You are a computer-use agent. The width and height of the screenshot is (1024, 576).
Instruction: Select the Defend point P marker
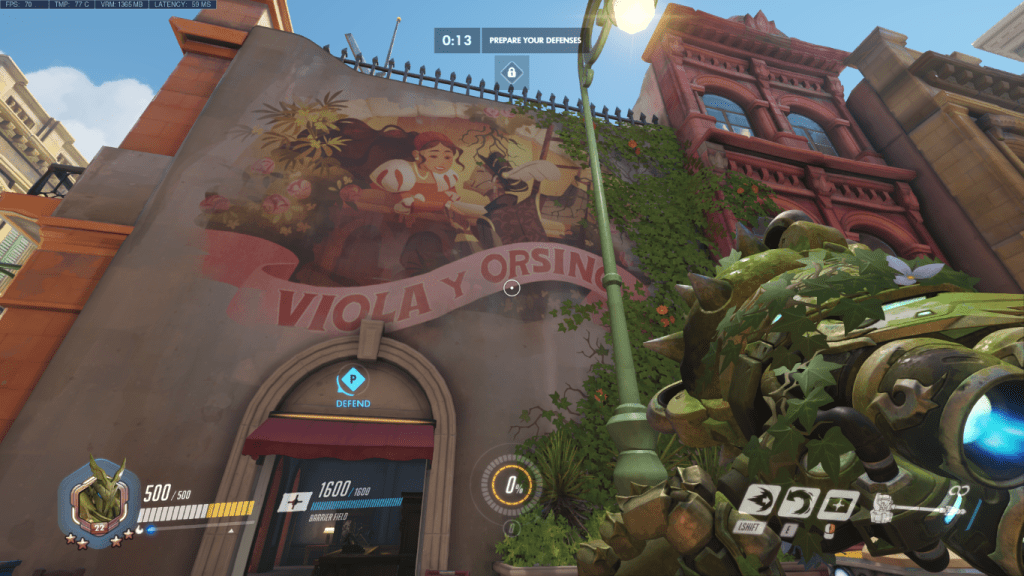pos(352,380)
